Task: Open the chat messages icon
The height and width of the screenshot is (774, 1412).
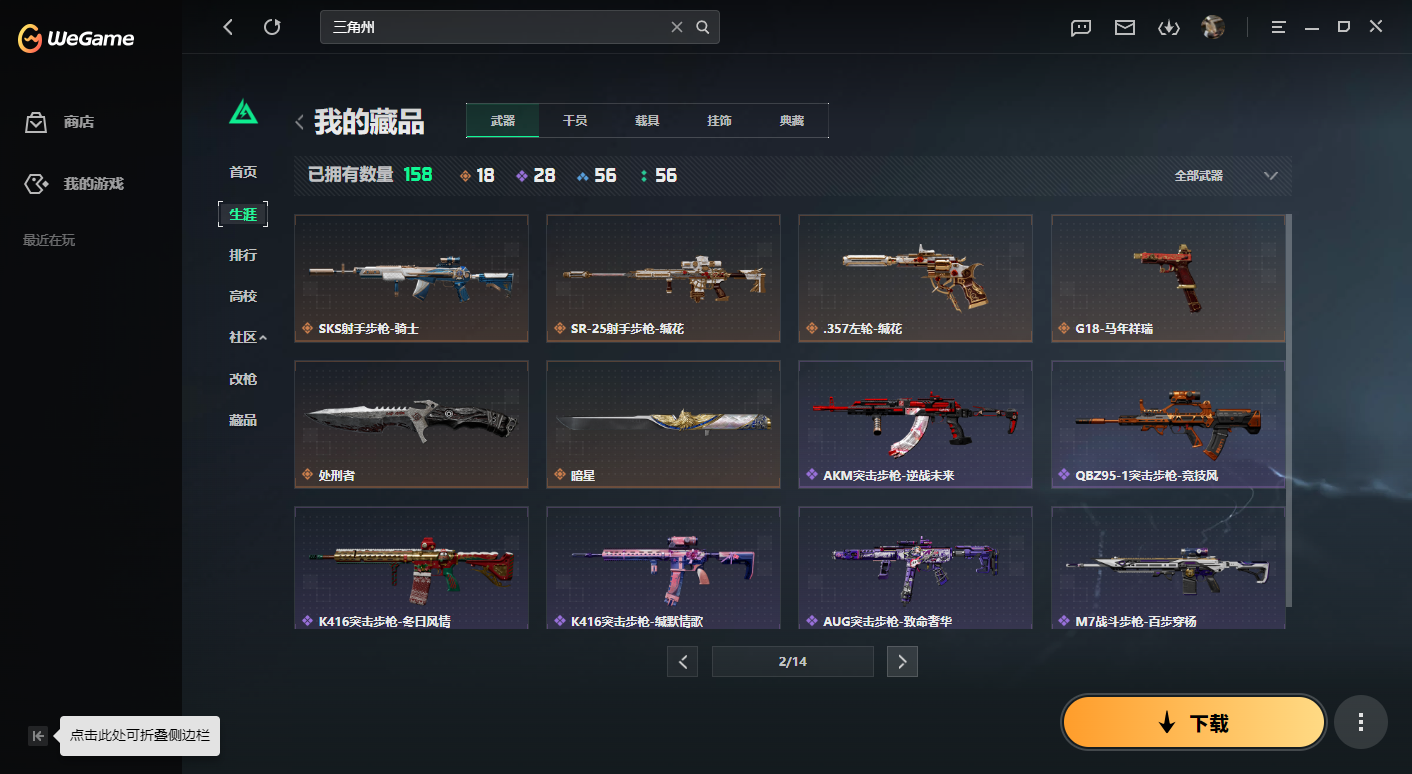Action: [x=1080, y=27]
